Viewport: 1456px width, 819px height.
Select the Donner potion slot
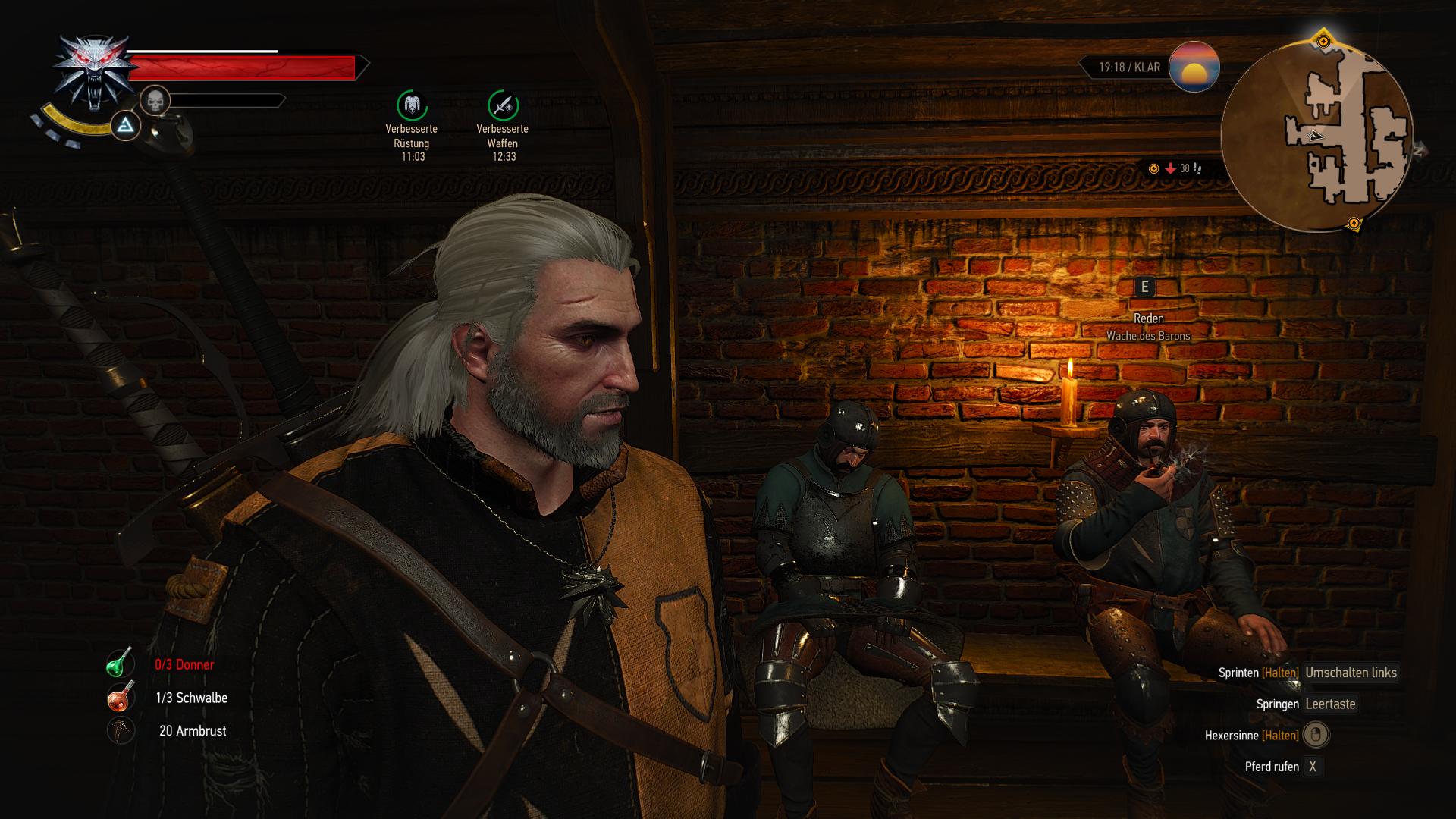(120, 664)
